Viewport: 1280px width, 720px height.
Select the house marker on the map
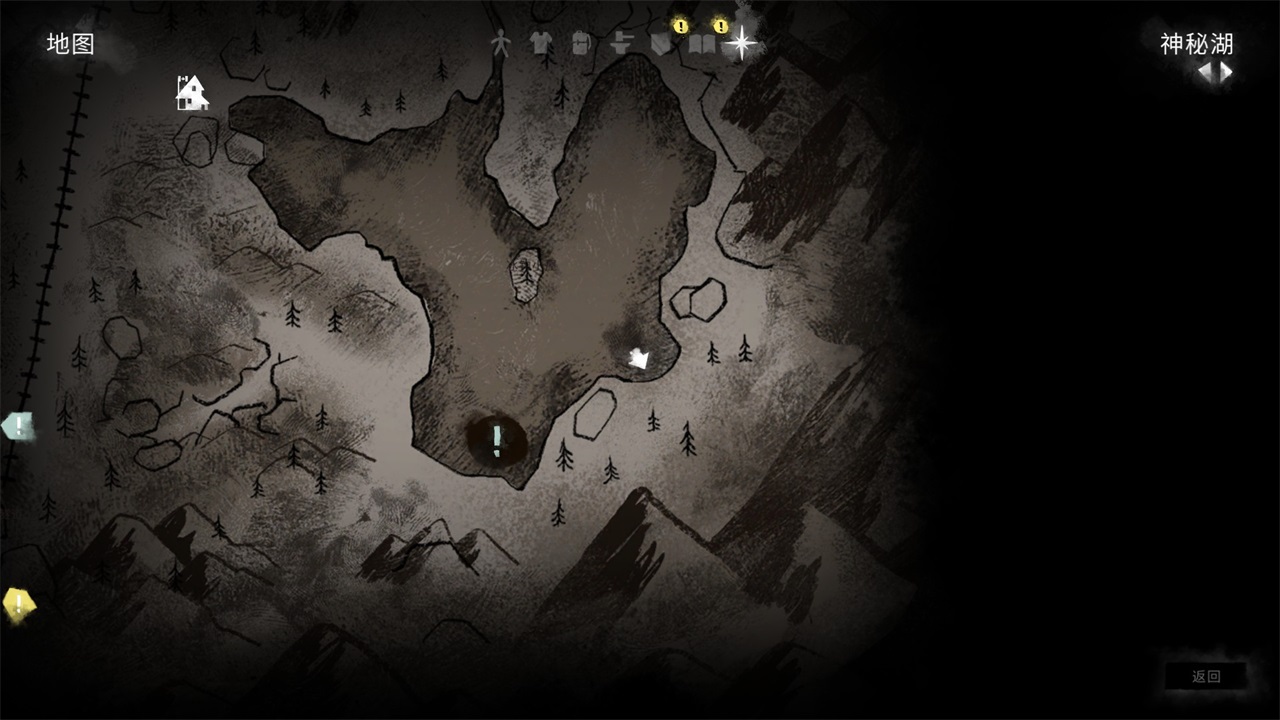point(191,93)
